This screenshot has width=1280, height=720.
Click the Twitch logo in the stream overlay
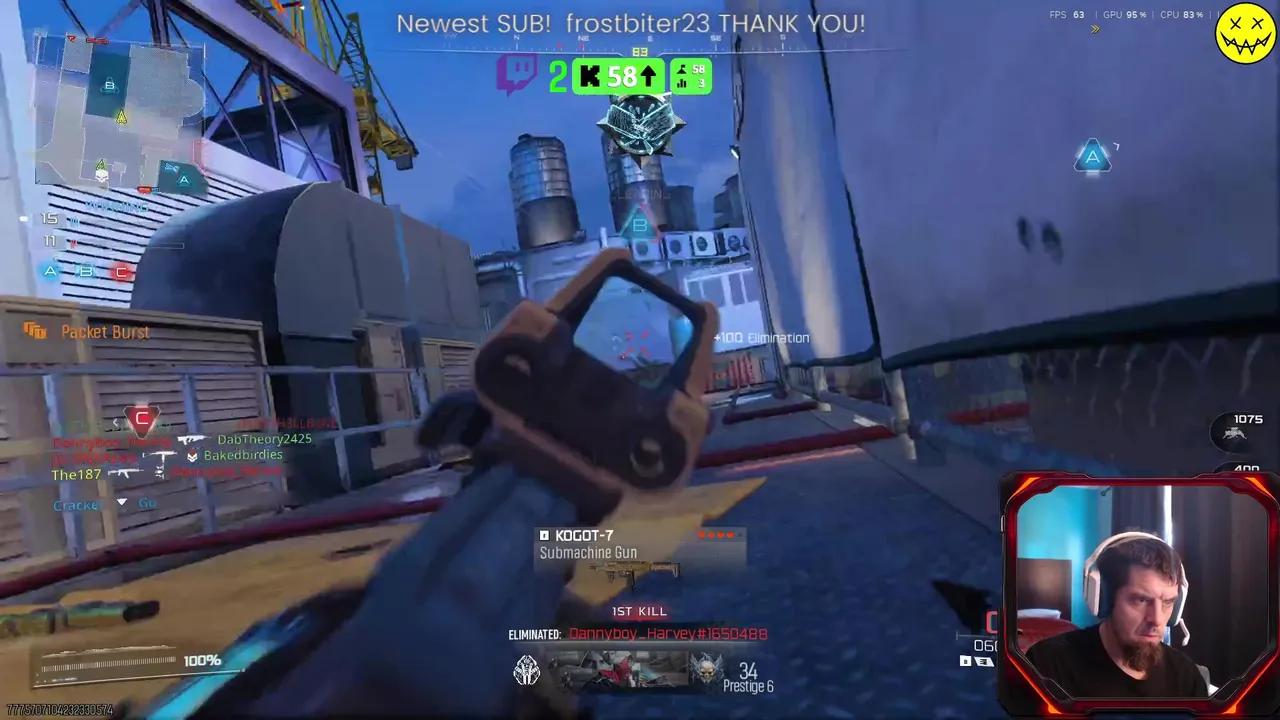pos(515,73)
